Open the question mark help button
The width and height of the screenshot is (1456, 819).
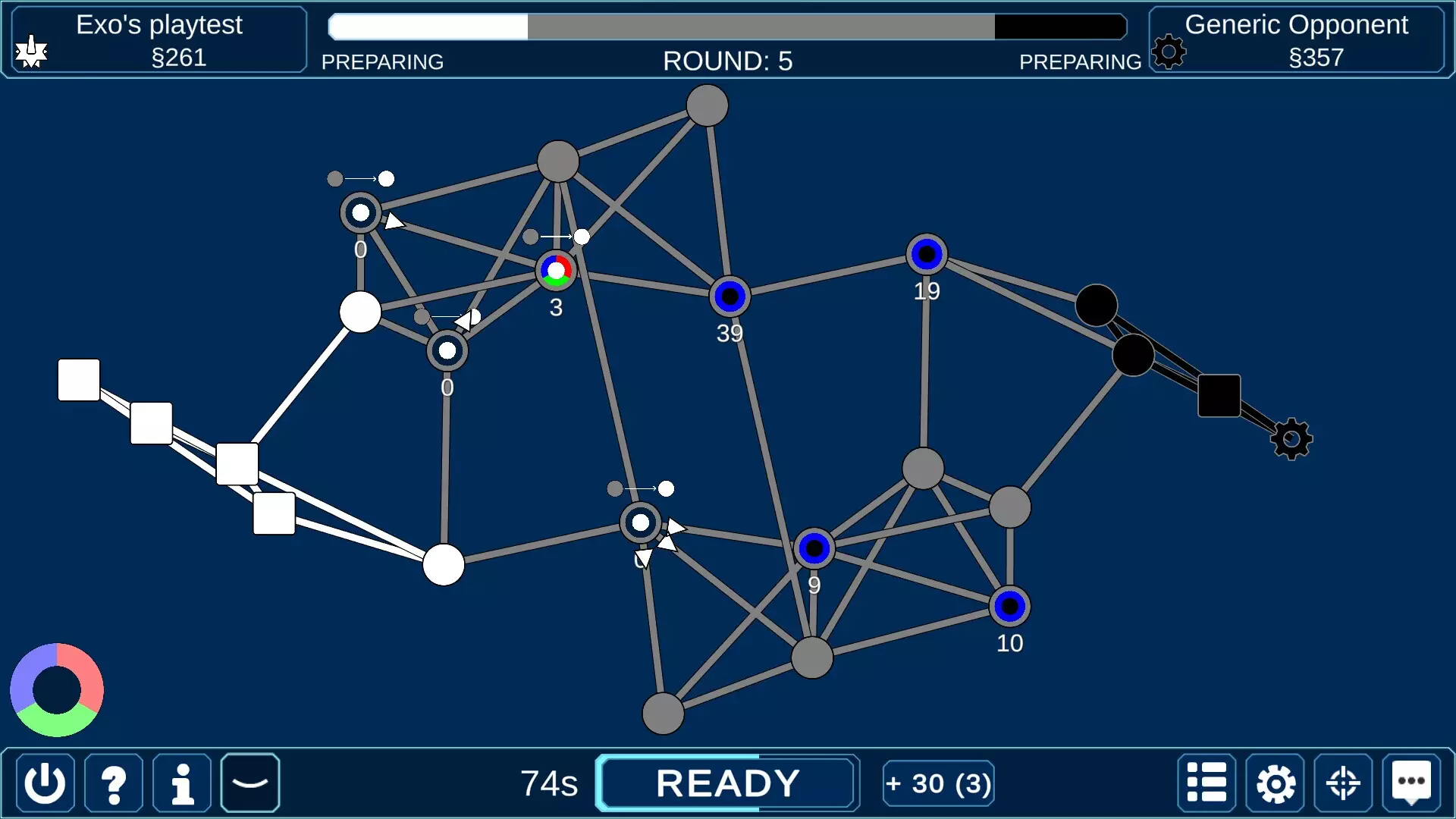114,783
